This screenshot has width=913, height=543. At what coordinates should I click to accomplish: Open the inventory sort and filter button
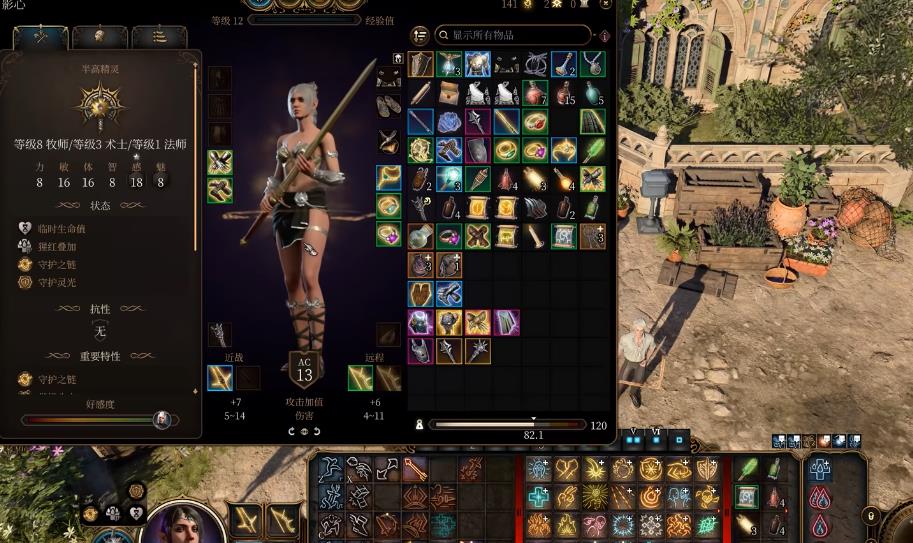pos(420,36)
